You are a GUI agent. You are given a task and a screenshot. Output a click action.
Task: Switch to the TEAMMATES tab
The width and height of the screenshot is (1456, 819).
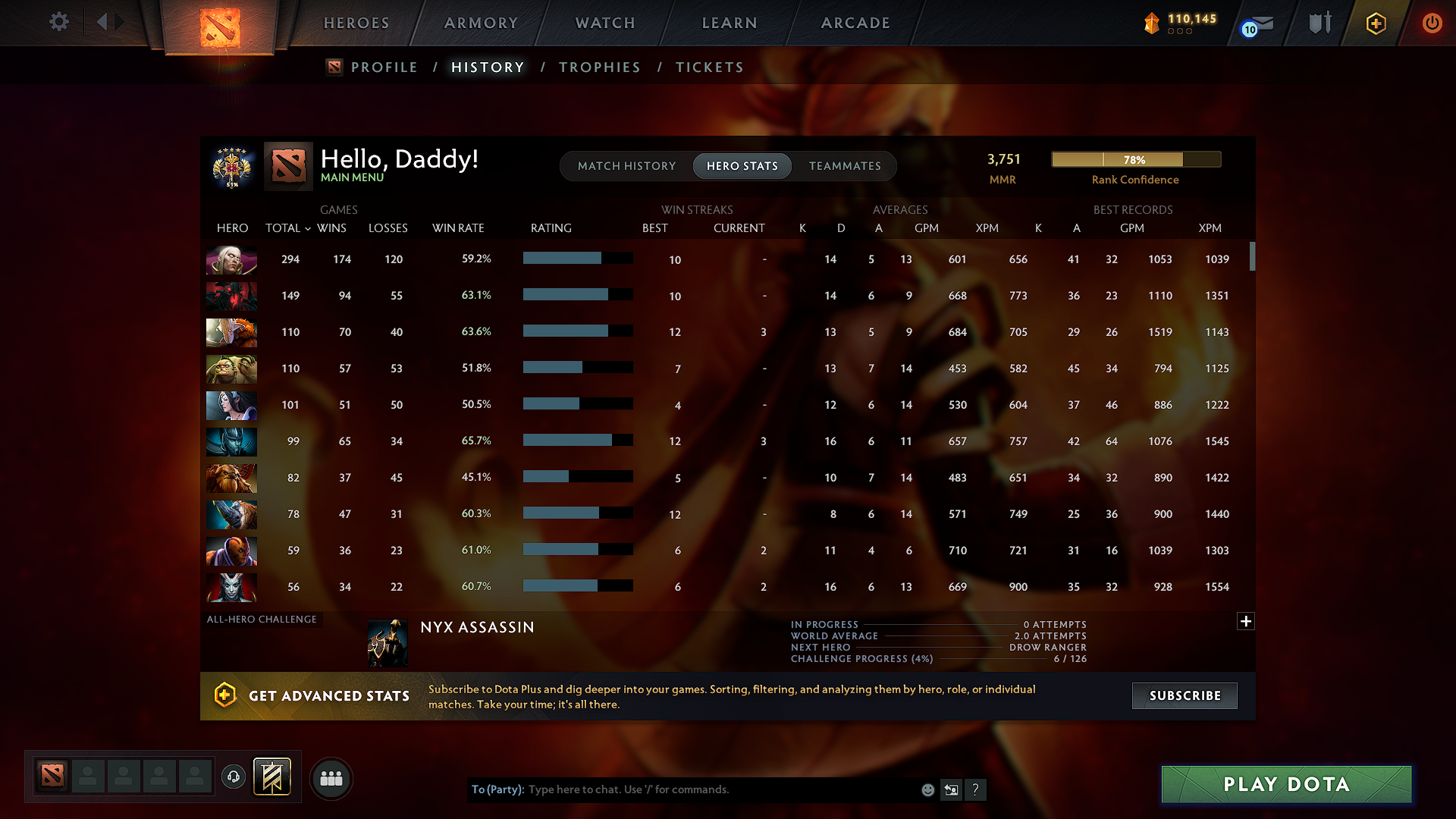coord(844,166)
